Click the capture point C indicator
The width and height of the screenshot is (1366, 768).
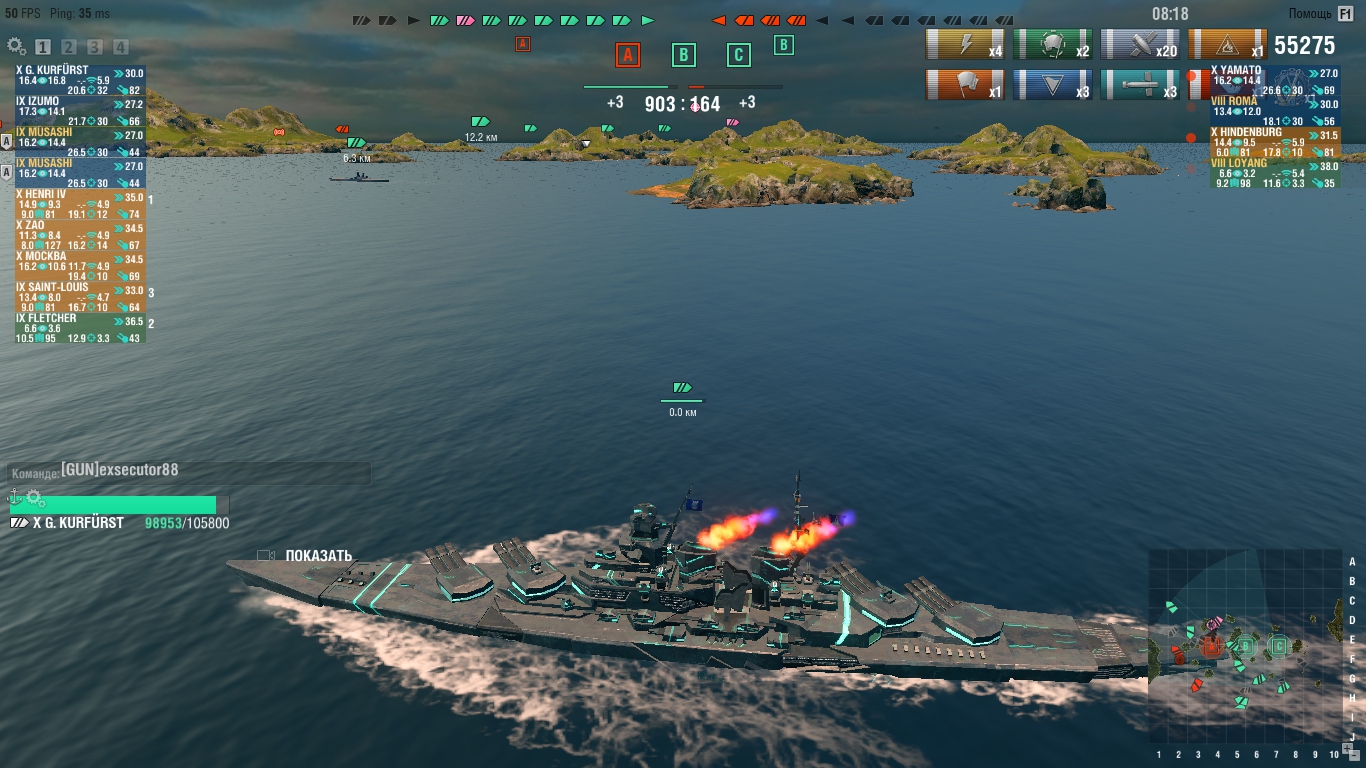[738, 55]
